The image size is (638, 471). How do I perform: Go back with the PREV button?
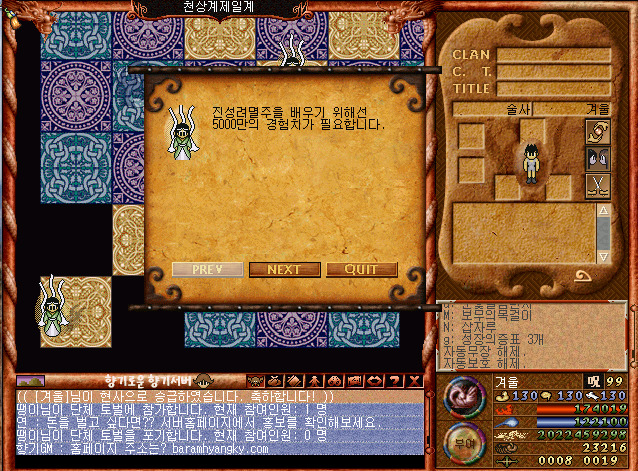pyautogui.click(x=206, y=269)
